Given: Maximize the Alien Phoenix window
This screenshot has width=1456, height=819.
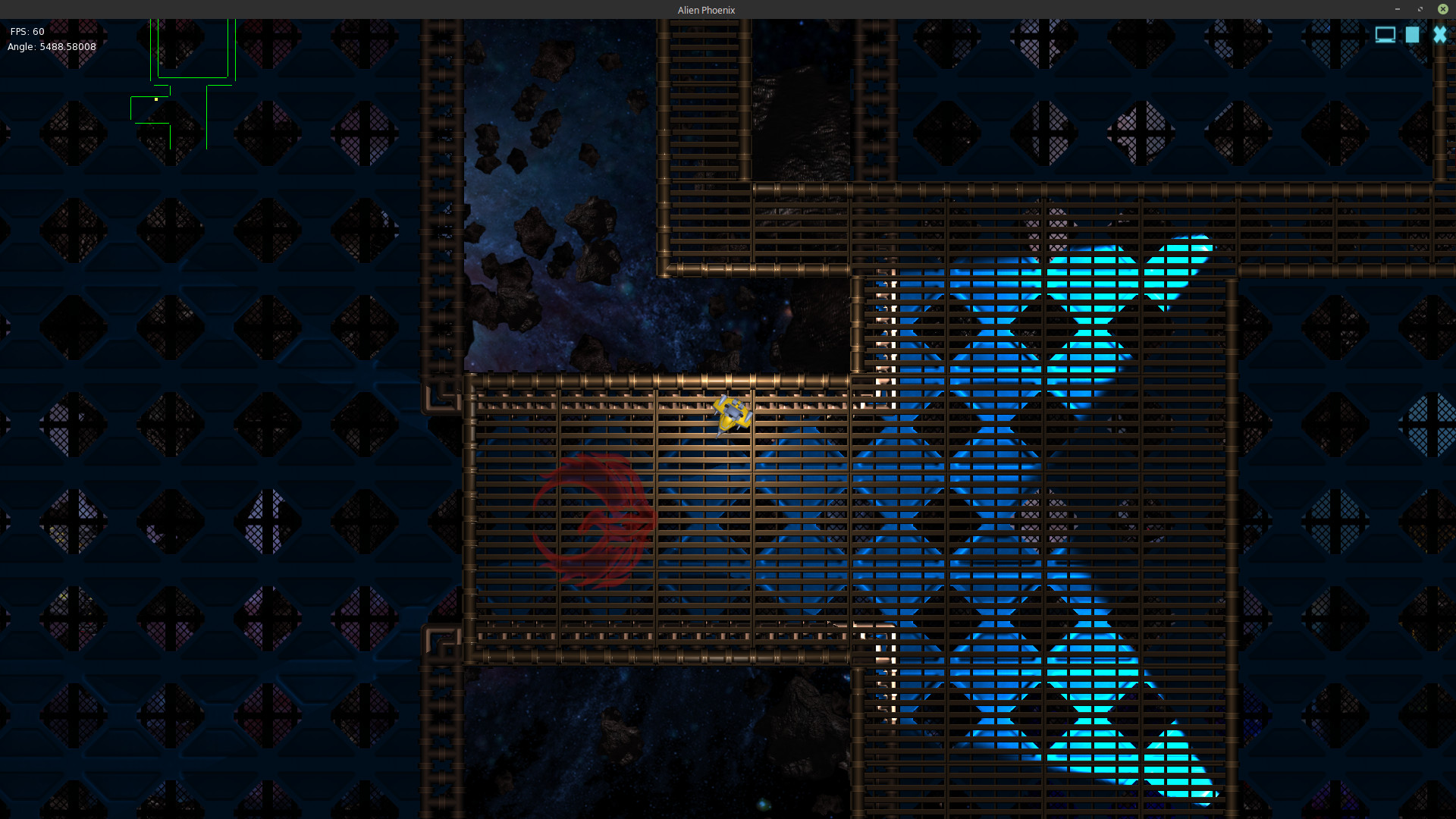Looking at the screenshot, I should pyautogui.click(x=1420, y=9).
